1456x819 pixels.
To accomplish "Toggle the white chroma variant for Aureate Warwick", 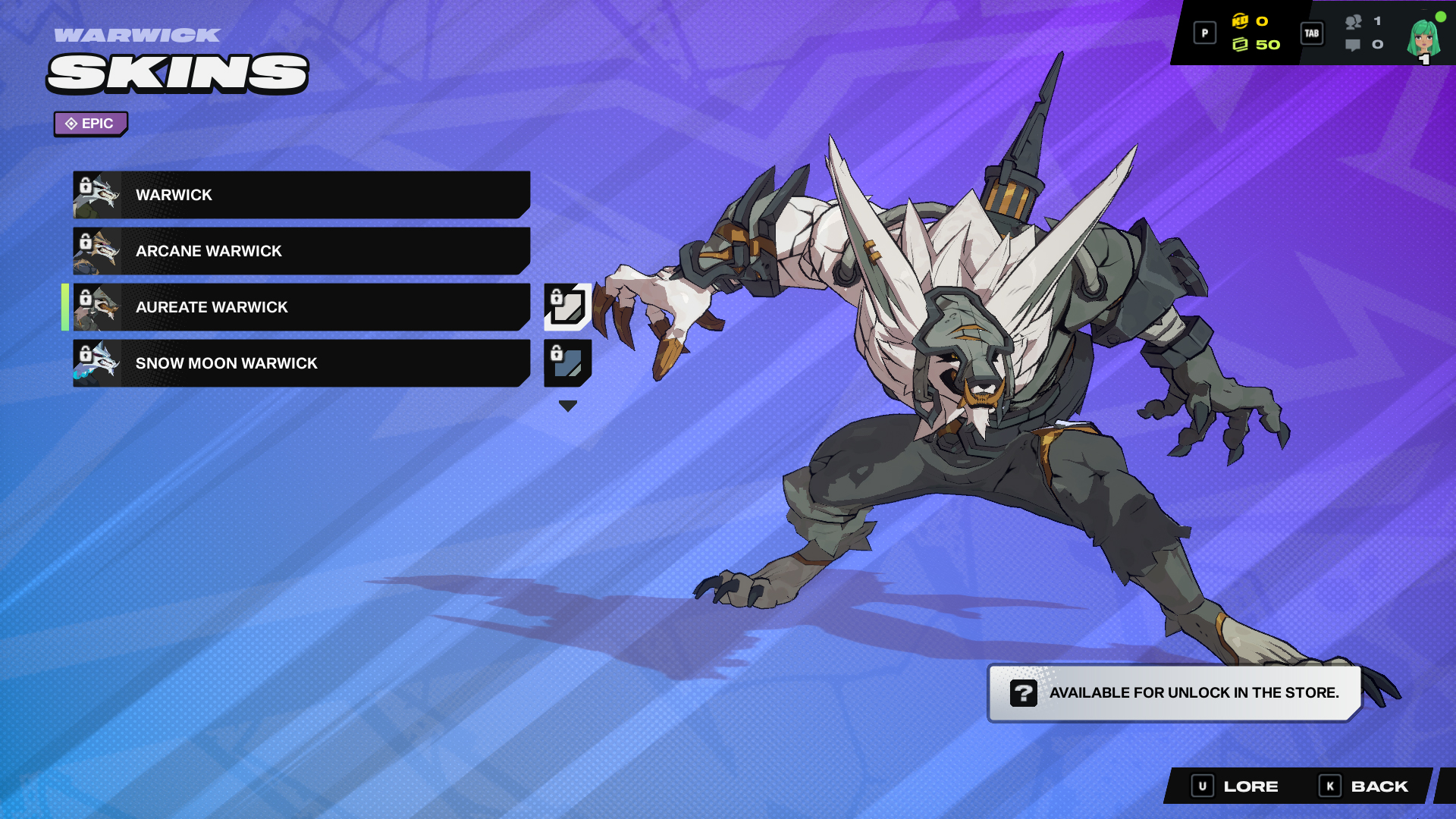I will point(566,307).
